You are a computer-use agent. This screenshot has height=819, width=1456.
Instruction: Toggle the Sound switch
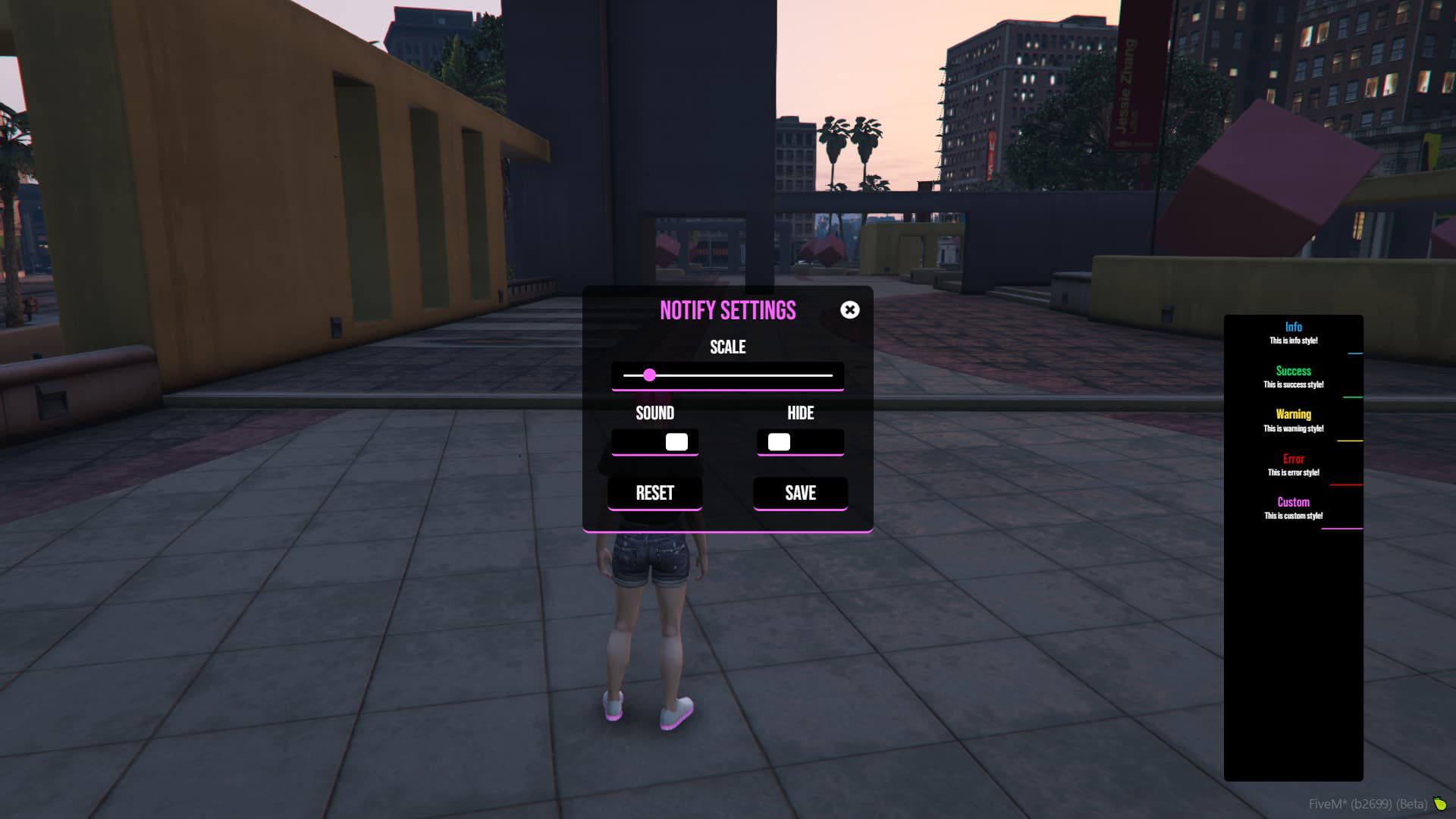[655, 442]
